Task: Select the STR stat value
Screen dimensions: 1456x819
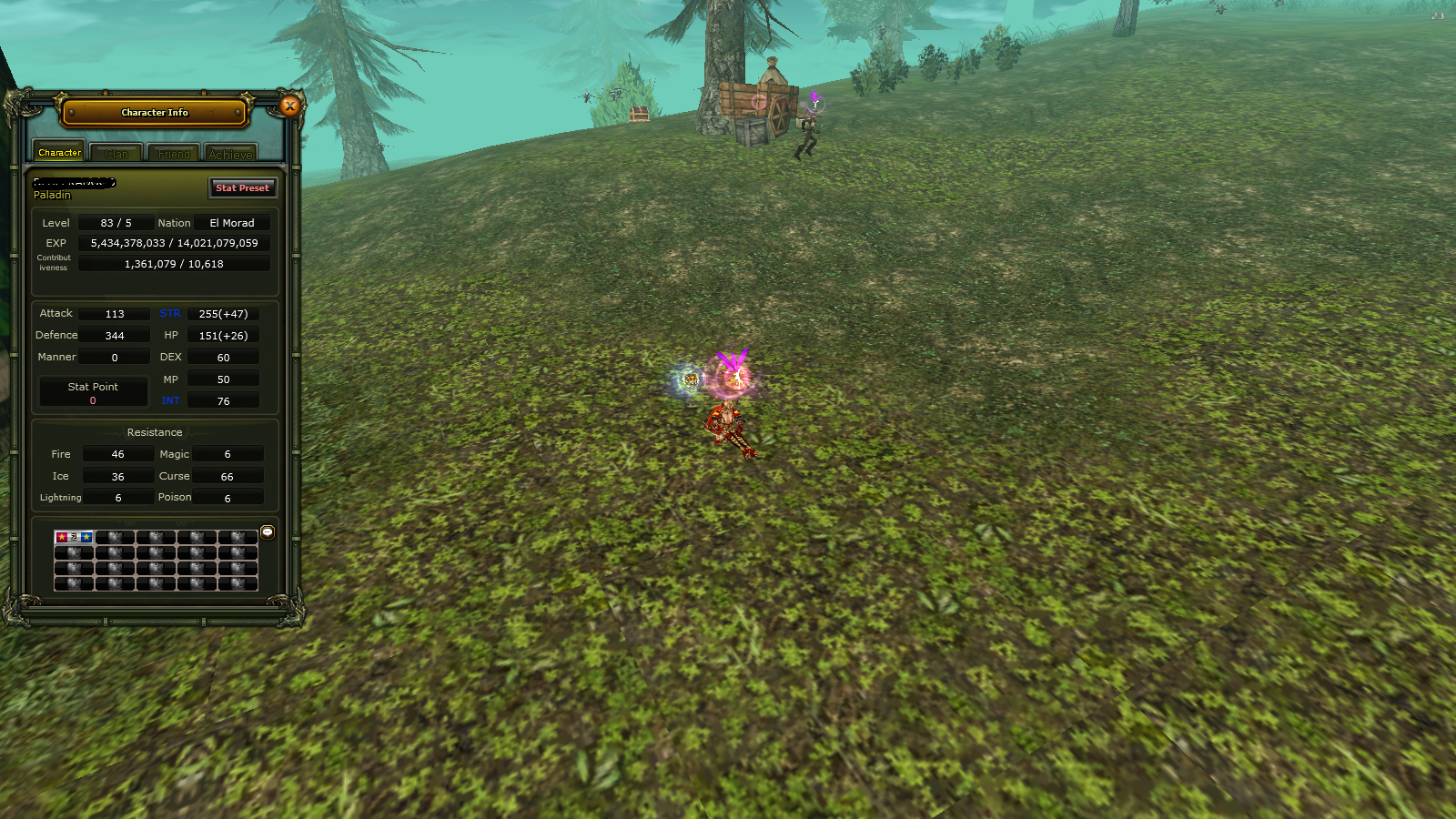Action: pos(223,313)
